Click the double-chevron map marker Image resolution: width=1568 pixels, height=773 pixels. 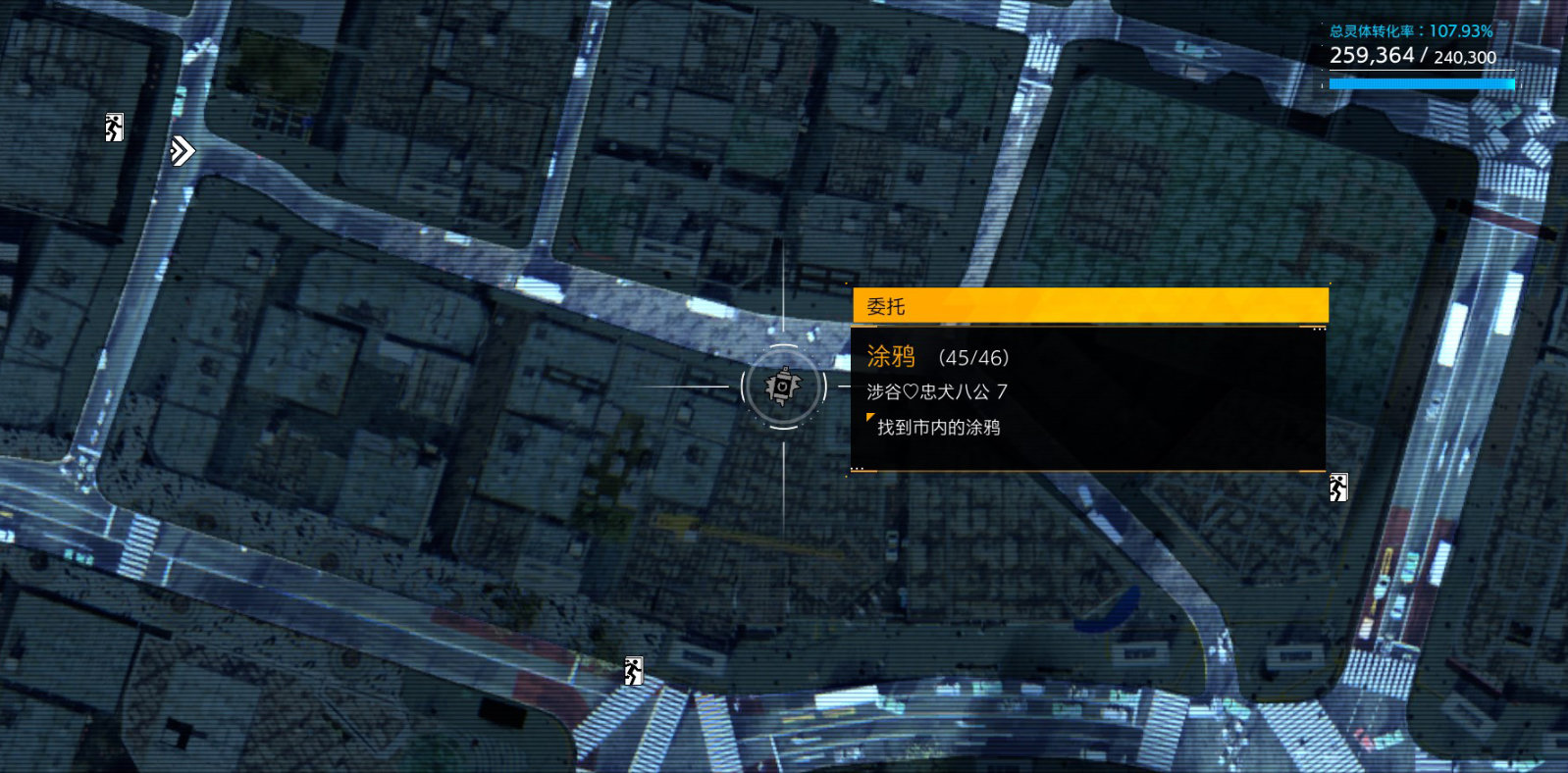pos(182,150)
